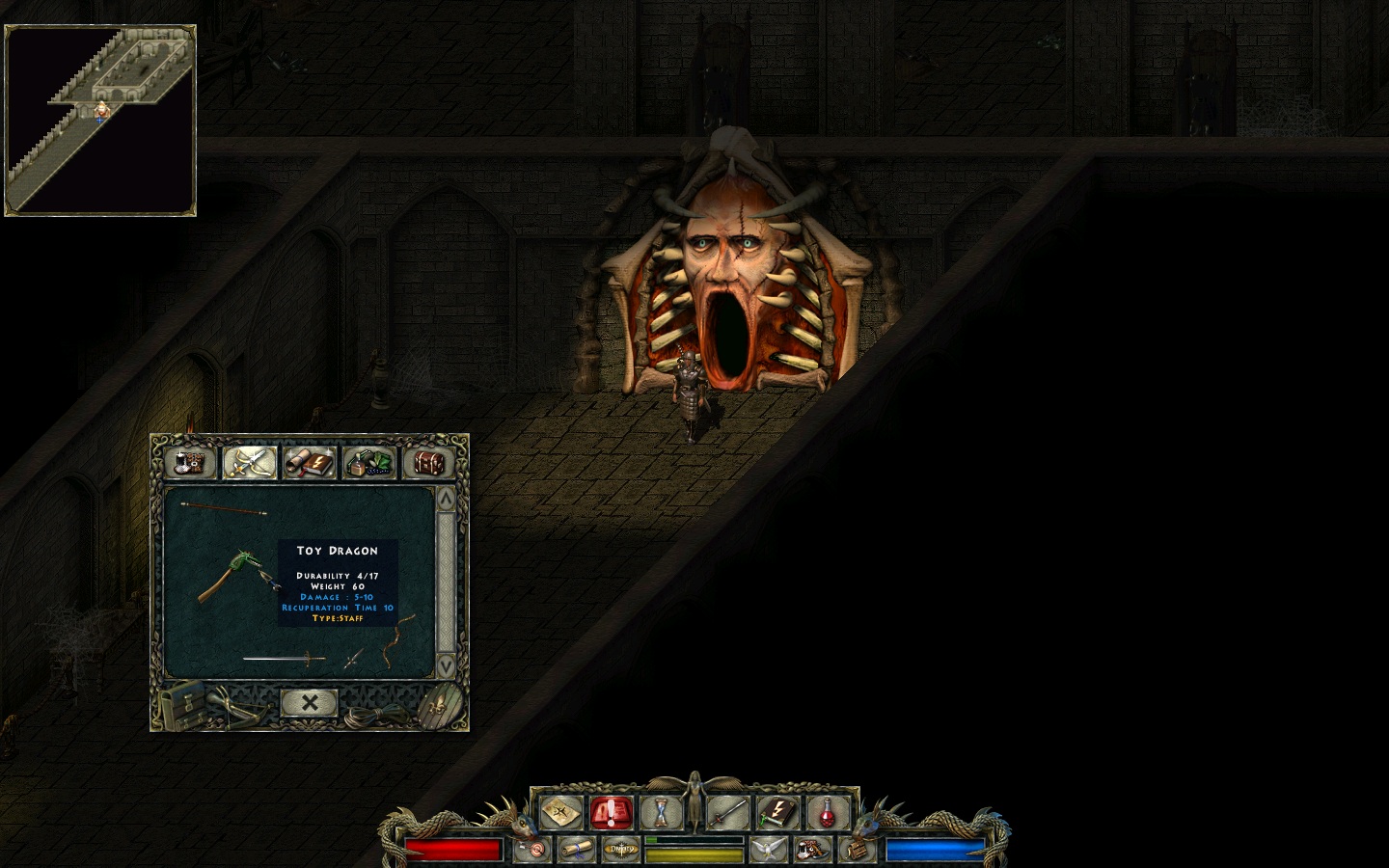Viewport: 1389px width, 868px height.
Task: Click the red health bar
Action: [x=453, y=851]
